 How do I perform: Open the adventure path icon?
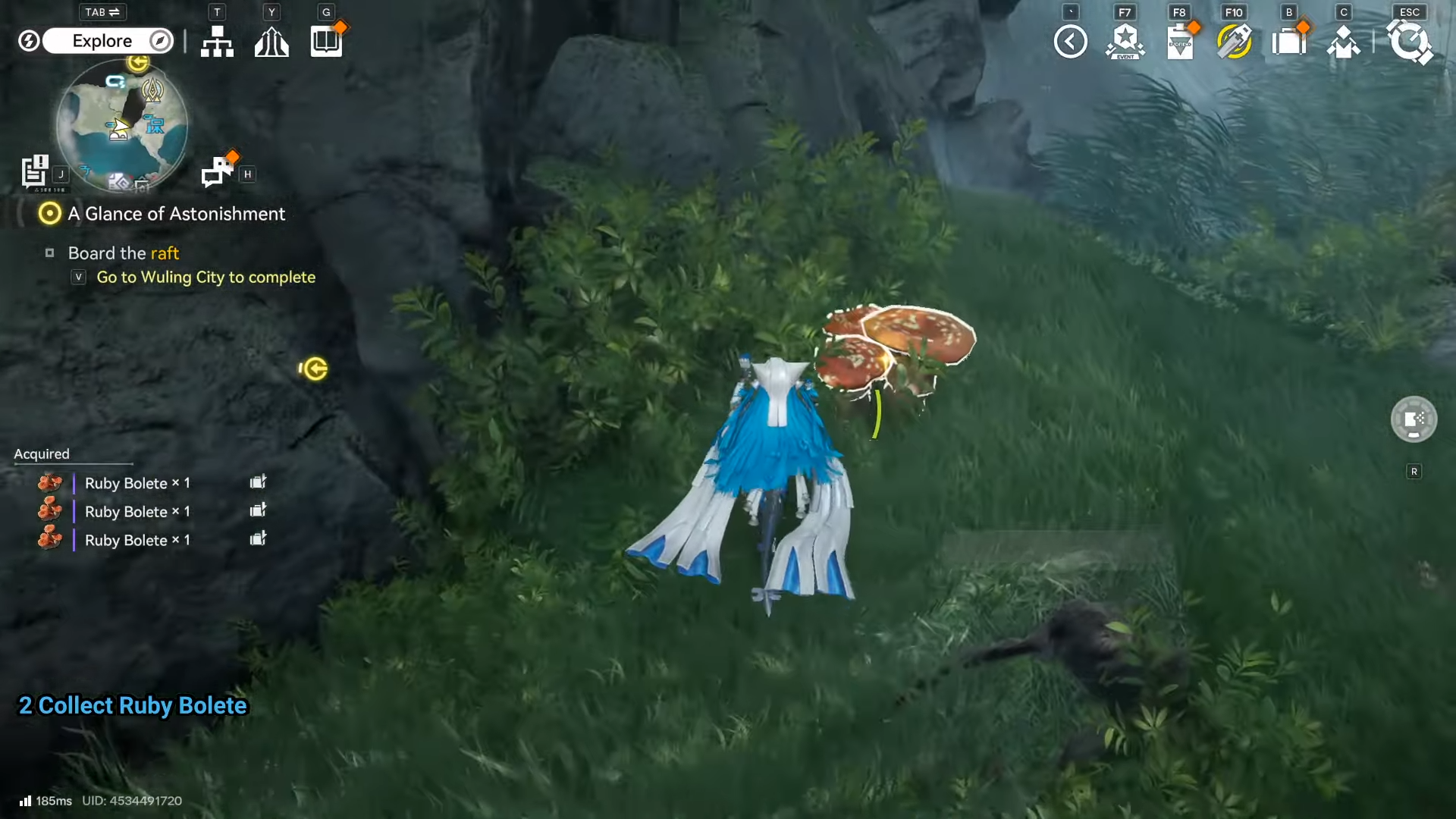click(x=271, y=42)
